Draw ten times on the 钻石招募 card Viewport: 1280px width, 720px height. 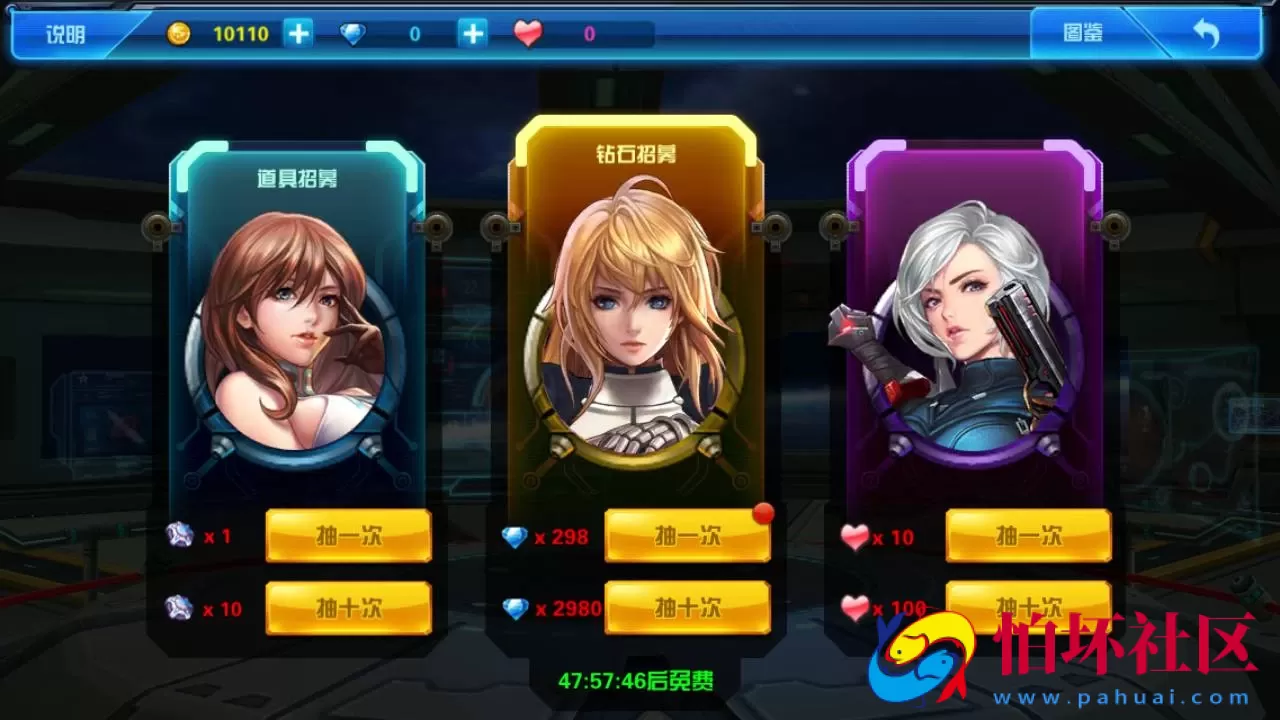688,607
